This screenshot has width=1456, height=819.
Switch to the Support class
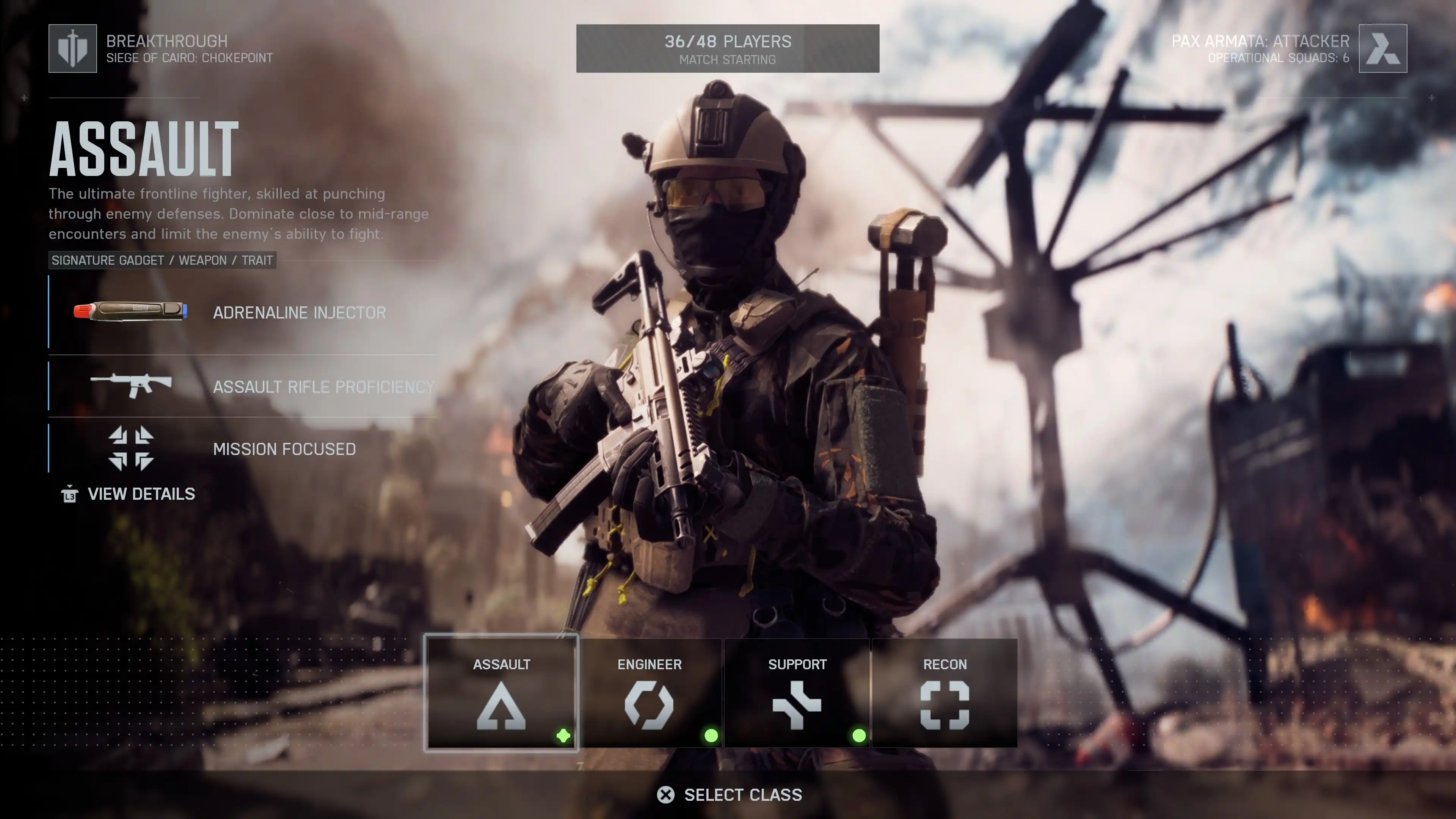pyautogui.click(x=797, y=693)
